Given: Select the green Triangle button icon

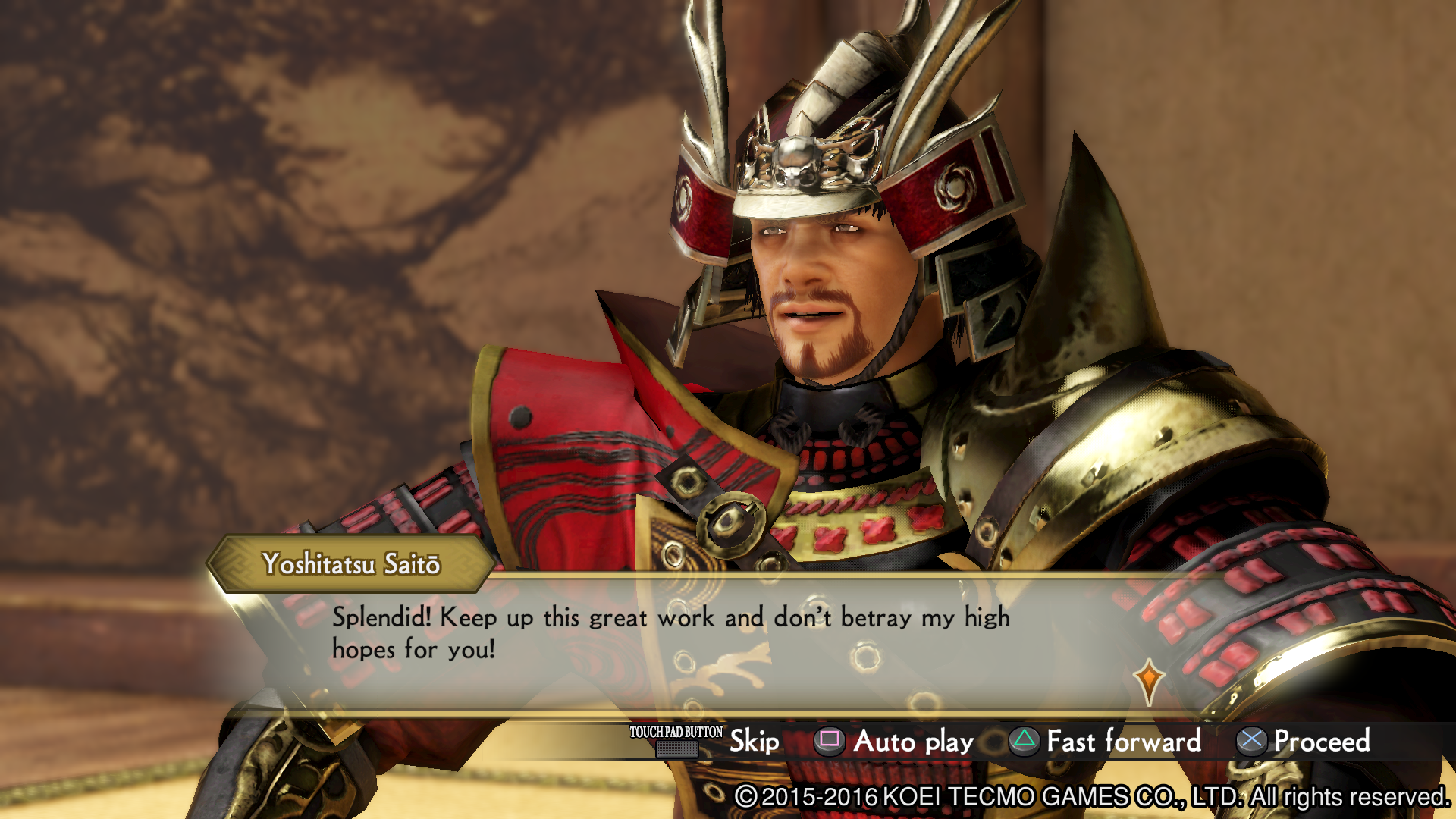Looking at the screenshot, I should 1024,742.
